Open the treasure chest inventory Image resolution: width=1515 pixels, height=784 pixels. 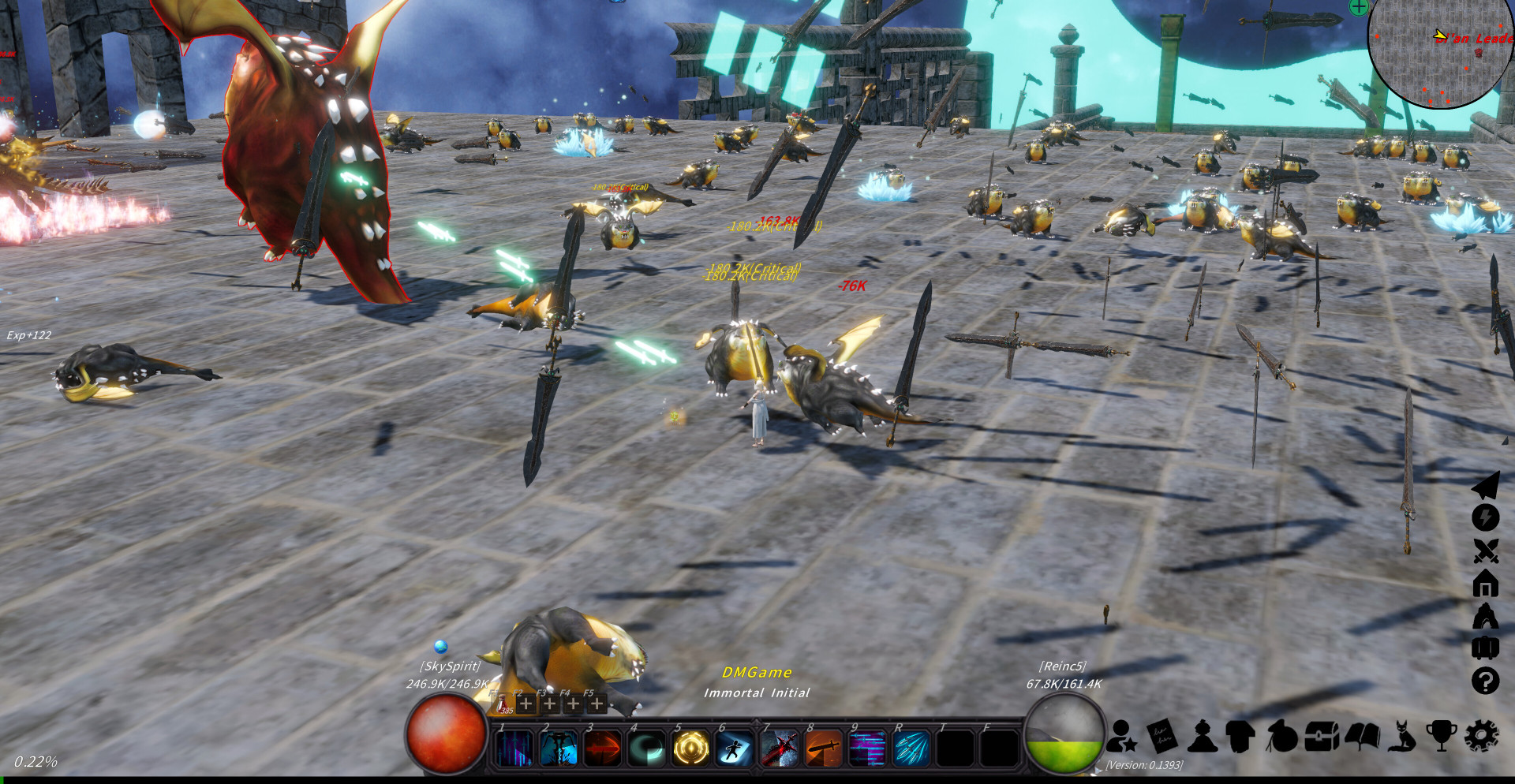point(1322,737)
